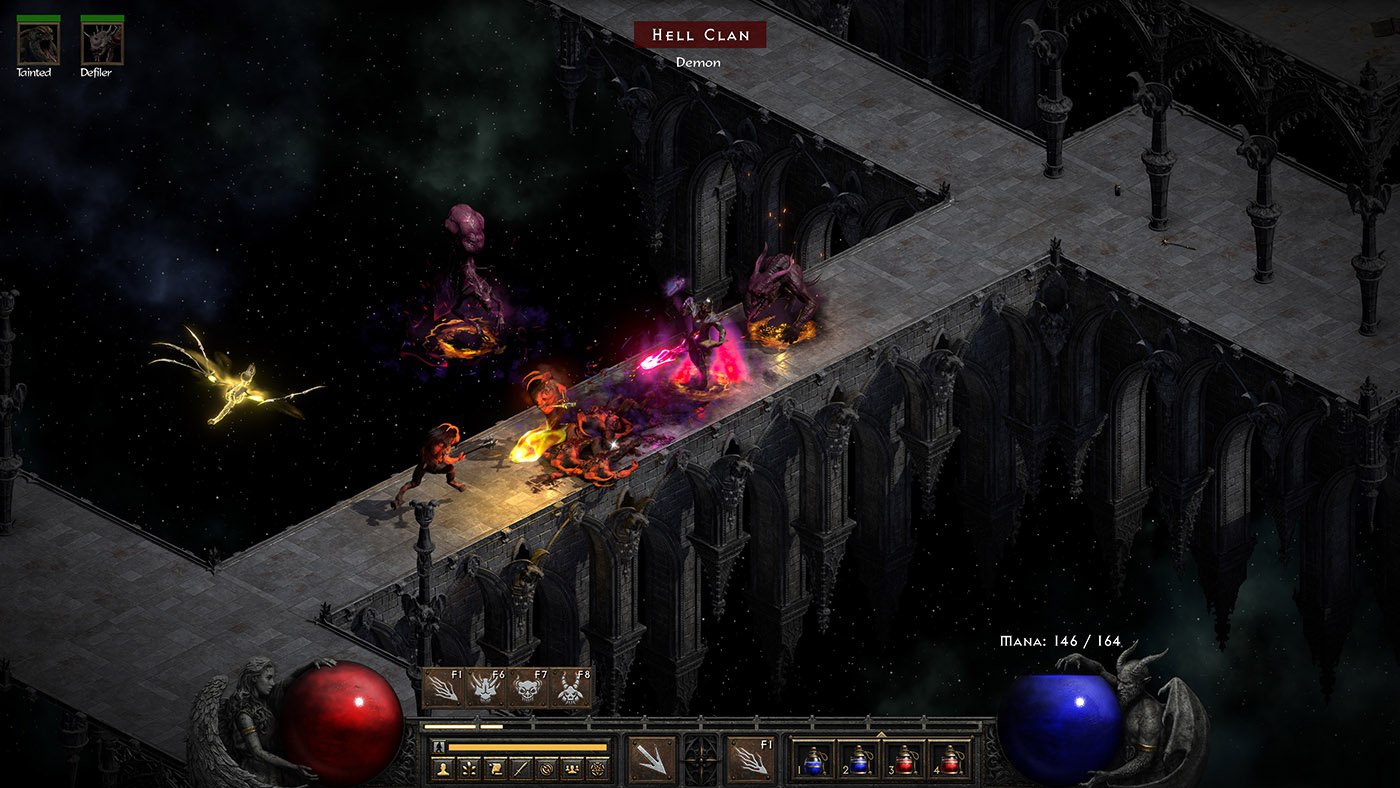This screenshot has width=1400, height=788.
Task: Click the sword icon panel button
Action: tap(521, 769)
